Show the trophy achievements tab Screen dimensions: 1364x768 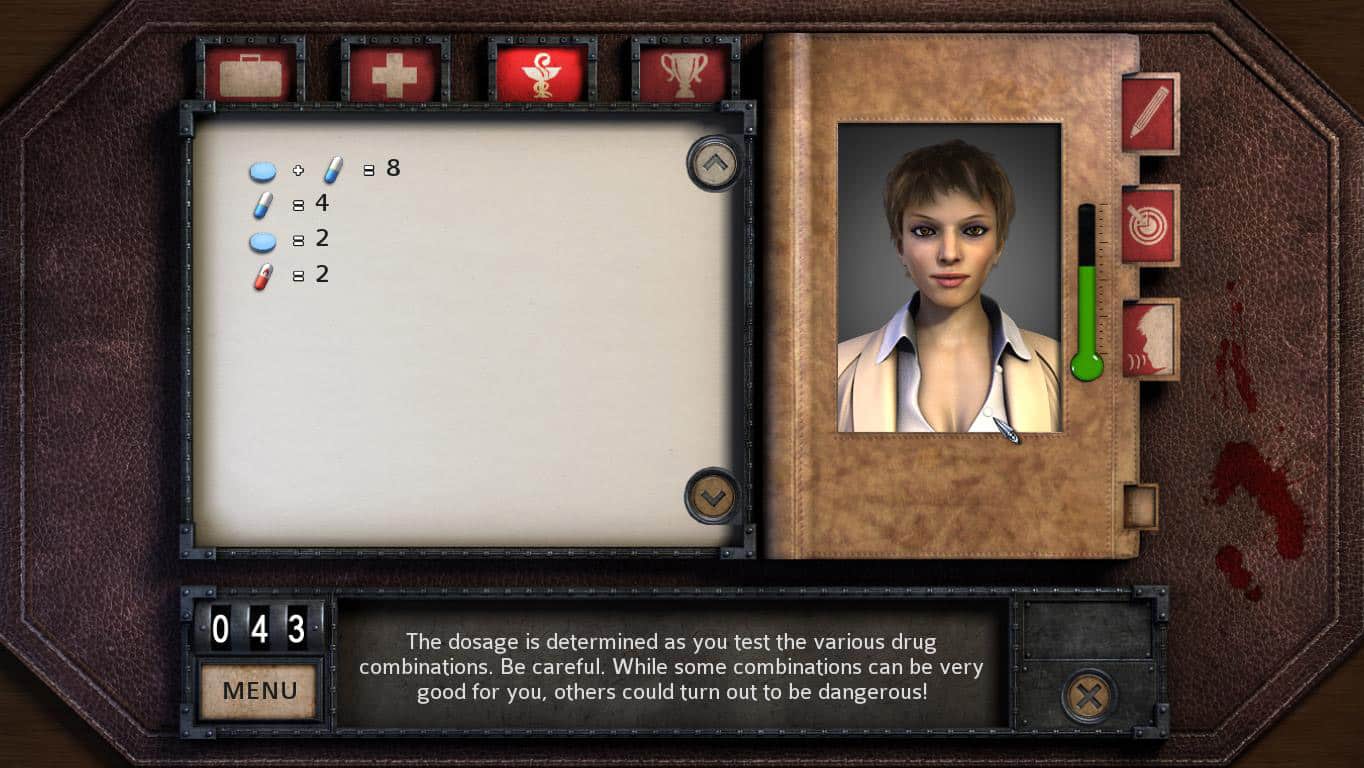(685, 73)
